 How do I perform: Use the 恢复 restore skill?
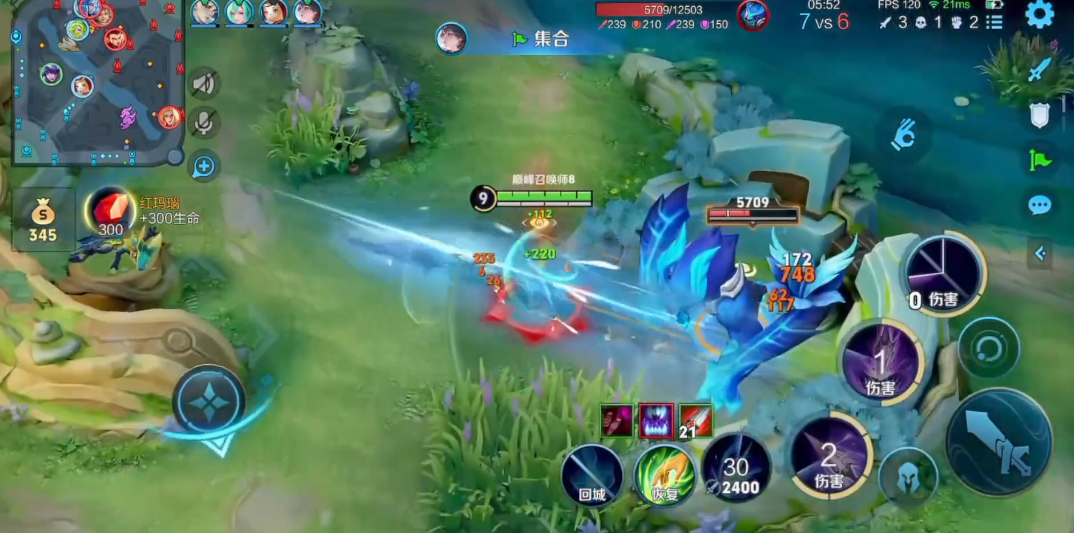point(665,474)
